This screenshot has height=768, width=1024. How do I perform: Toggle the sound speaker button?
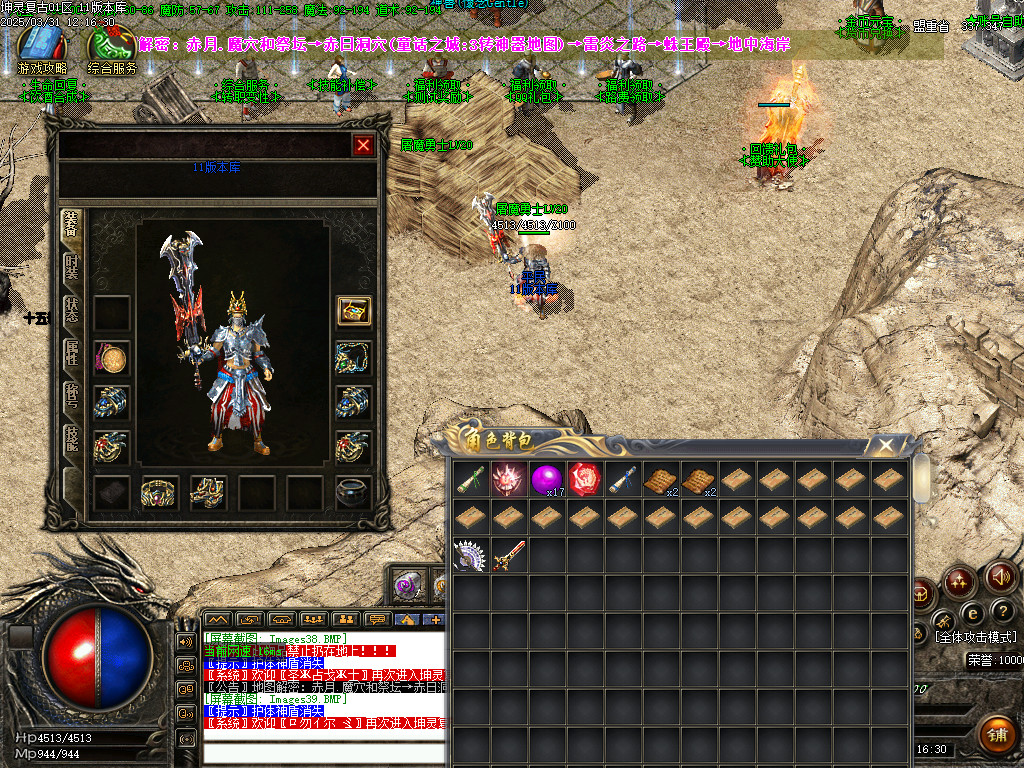tap(1001, 577)
